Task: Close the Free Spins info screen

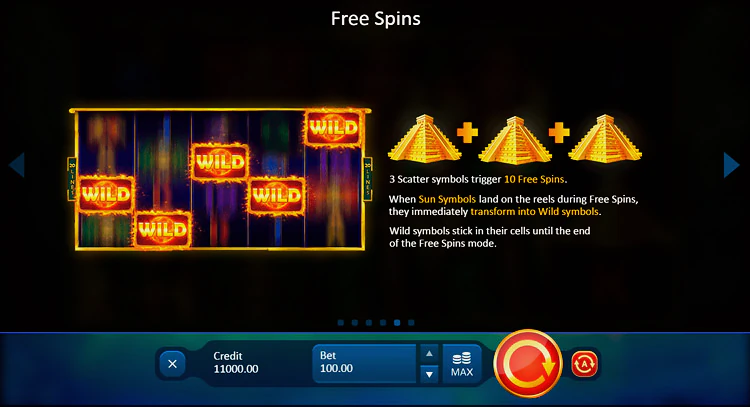Action: pyautogui.click(x=172, y=364)
